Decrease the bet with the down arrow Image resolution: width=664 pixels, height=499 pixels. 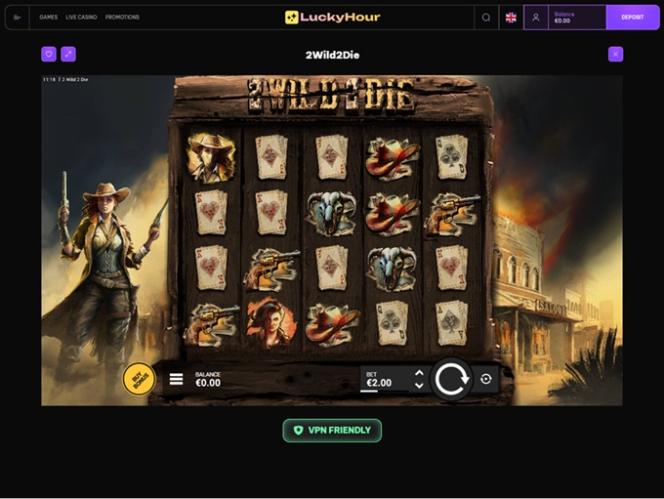[419, 386]
